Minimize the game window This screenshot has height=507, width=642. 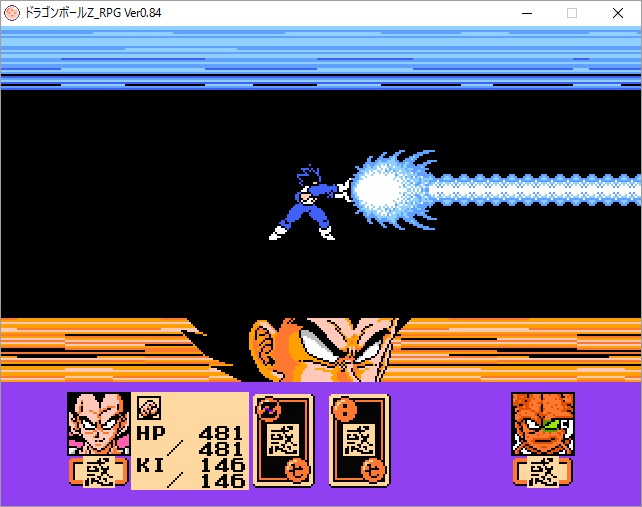pos(525,13)
